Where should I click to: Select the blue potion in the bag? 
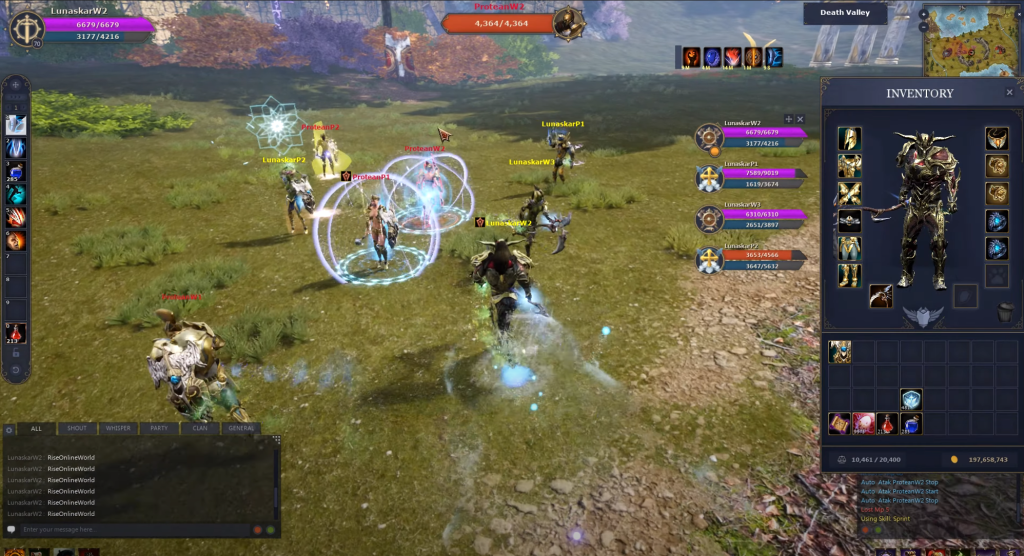910,424
